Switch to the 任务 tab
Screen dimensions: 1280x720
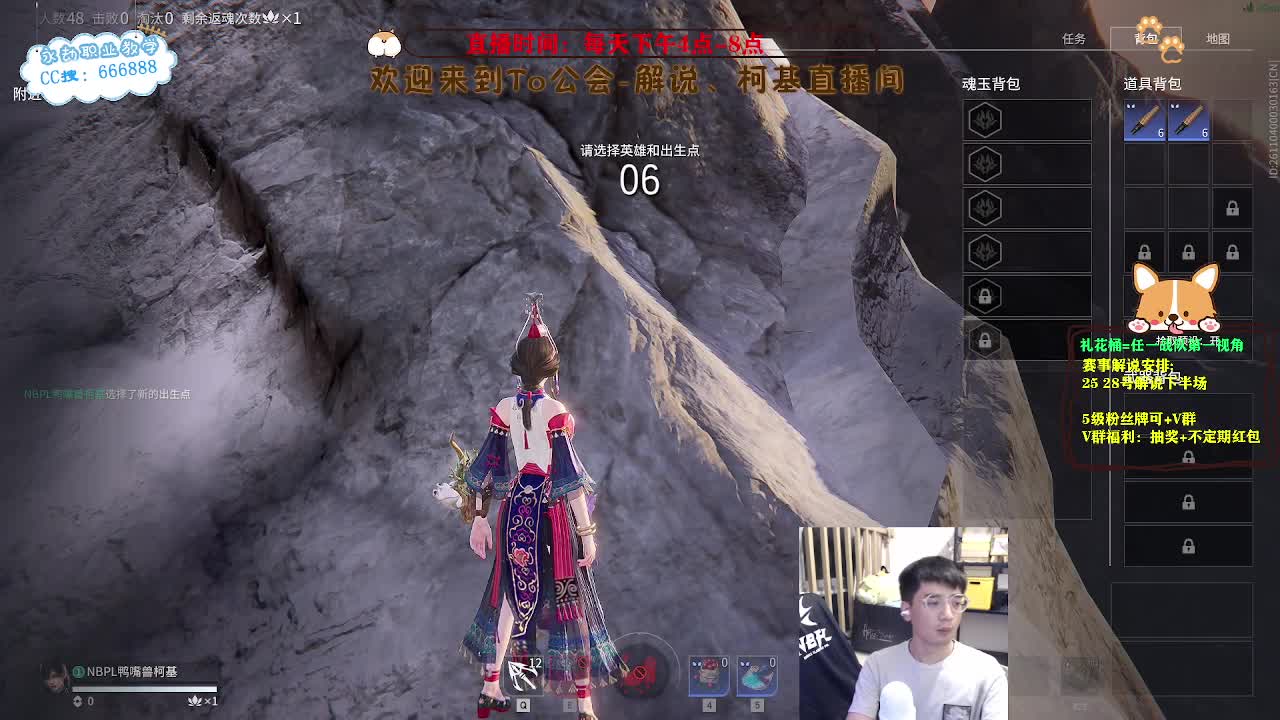coord(1073,38)
